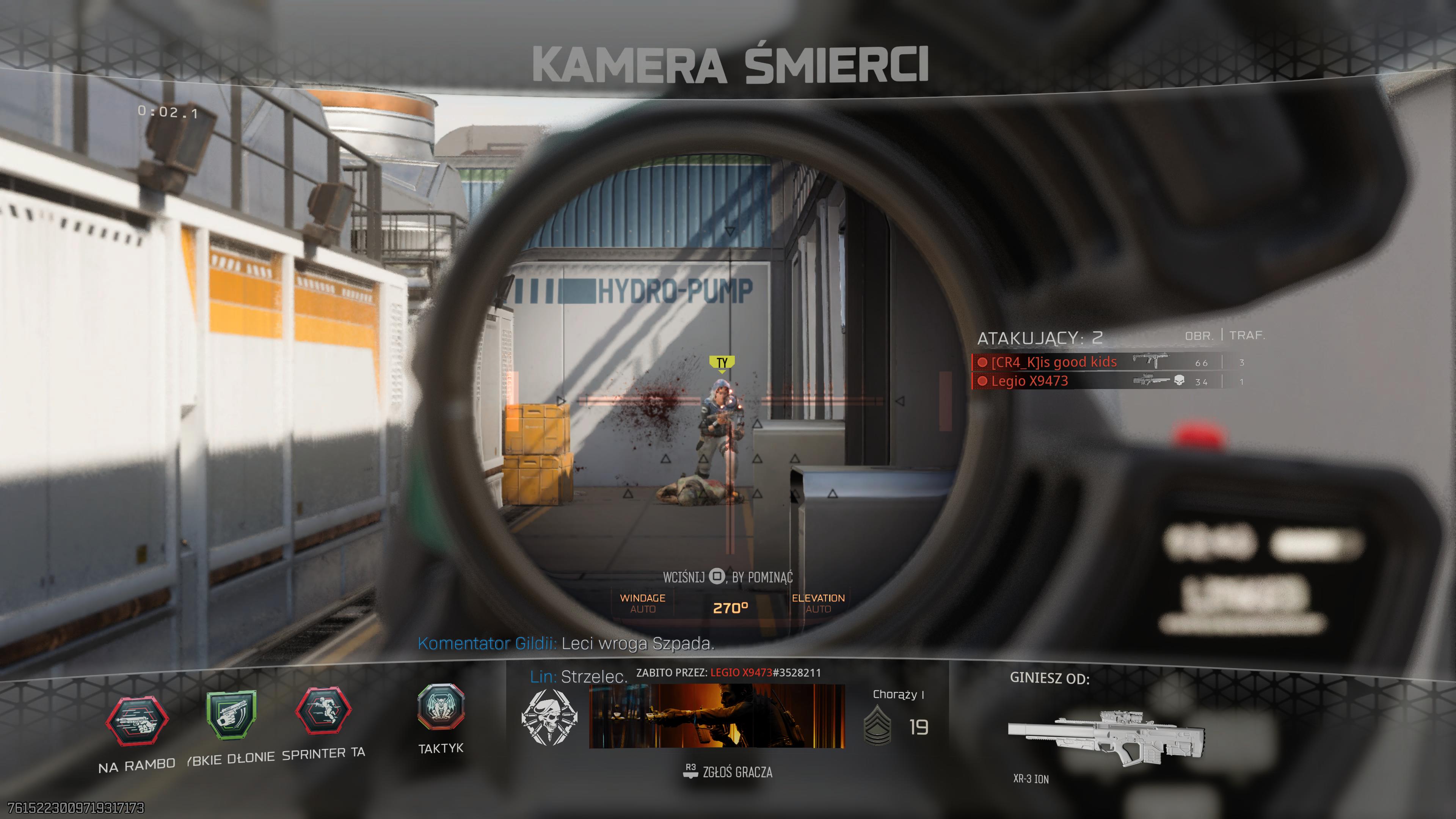The image size is (1456, 819).
Task: Click the skull-and-beret player emblem
Action: coord(549,717)
